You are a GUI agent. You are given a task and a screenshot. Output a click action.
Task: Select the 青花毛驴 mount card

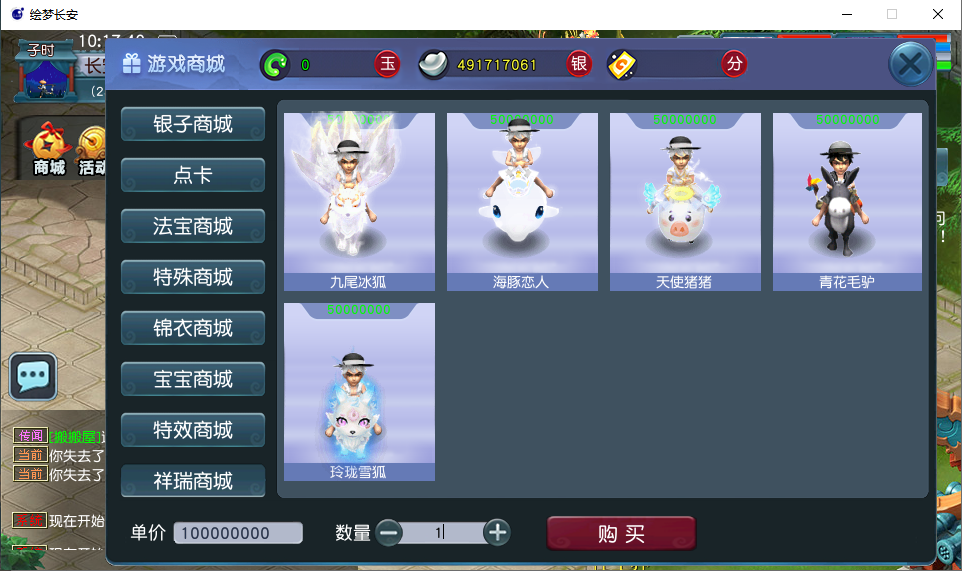(x=847, y=201)
